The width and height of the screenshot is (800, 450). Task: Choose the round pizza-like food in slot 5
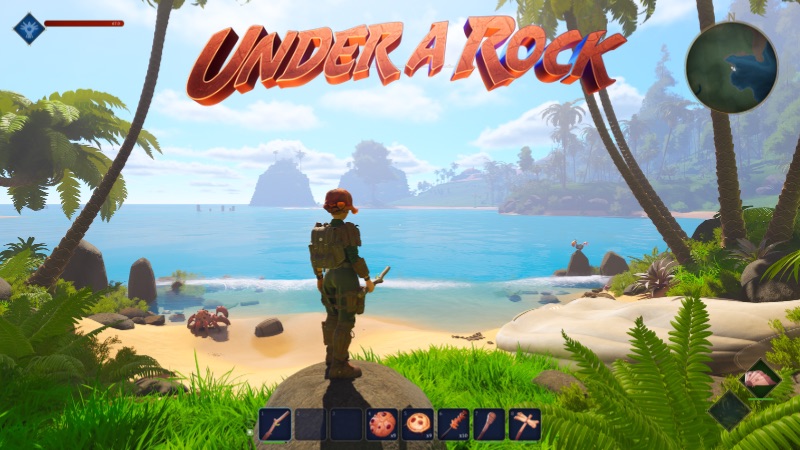coord(417,425)
